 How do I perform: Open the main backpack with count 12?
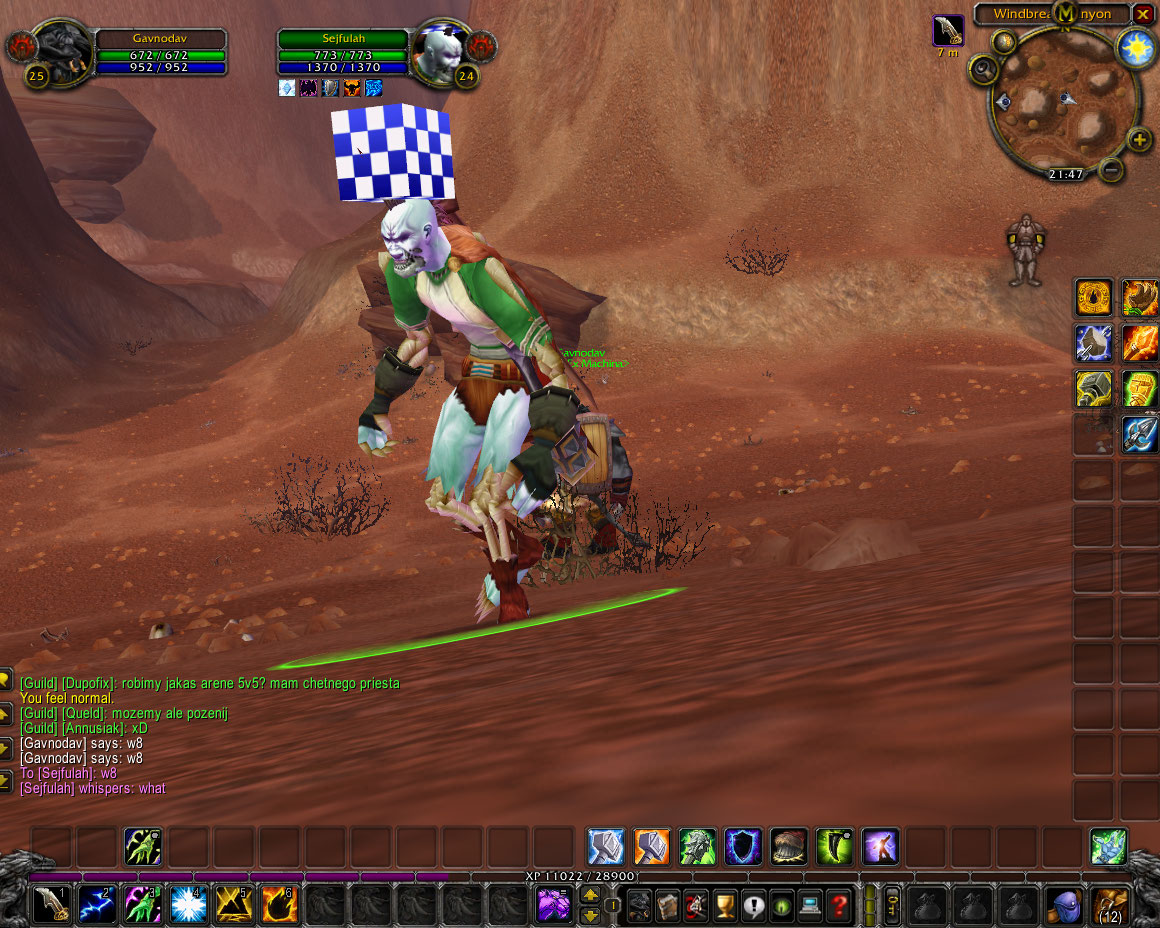(1110, 905)
